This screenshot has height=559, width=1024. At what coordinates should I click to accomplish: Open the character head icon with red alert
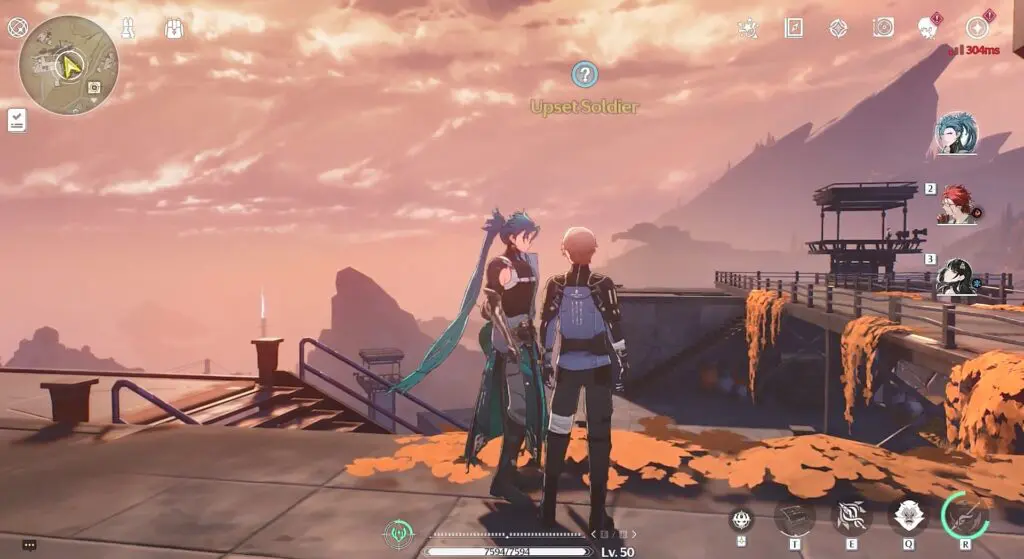click(929, 28)
